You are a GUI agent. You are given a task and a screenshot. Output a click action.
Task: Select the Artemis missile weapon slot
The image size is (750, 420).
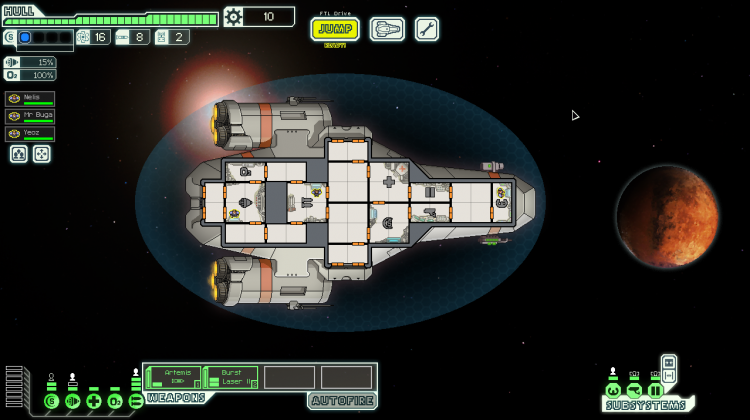(x=174, y=377)
